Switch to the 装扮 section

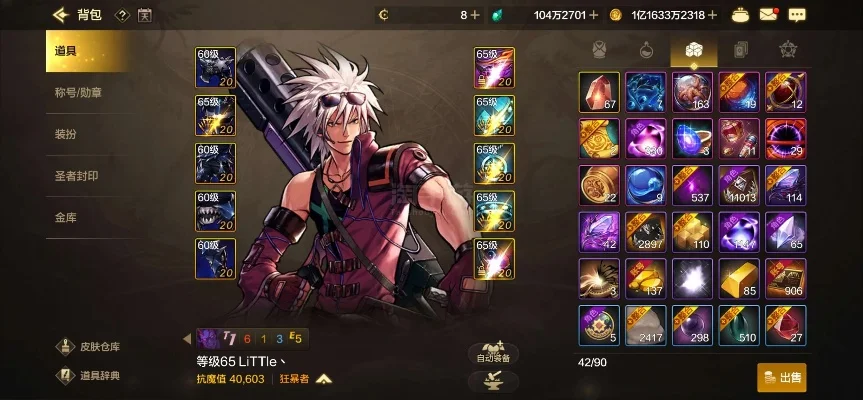(65, 134)
